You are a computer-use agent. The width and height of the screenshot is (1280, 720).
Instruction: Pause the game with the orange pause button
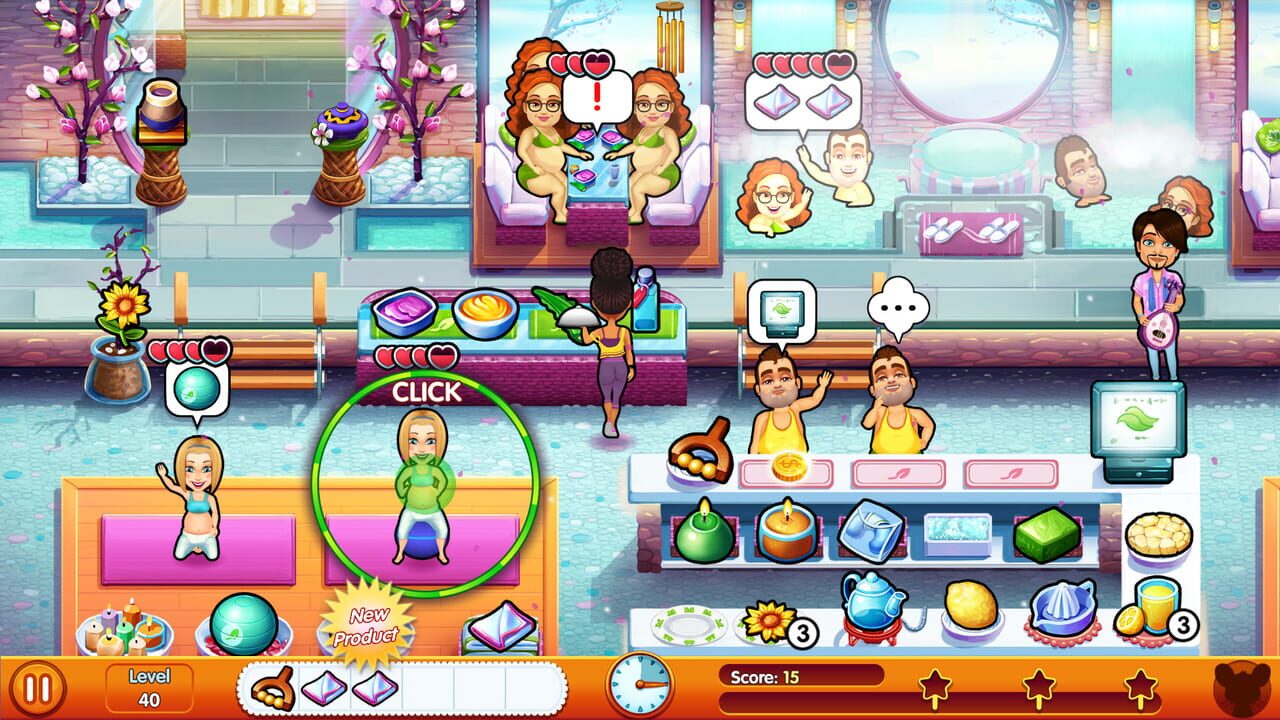[36, 688]
